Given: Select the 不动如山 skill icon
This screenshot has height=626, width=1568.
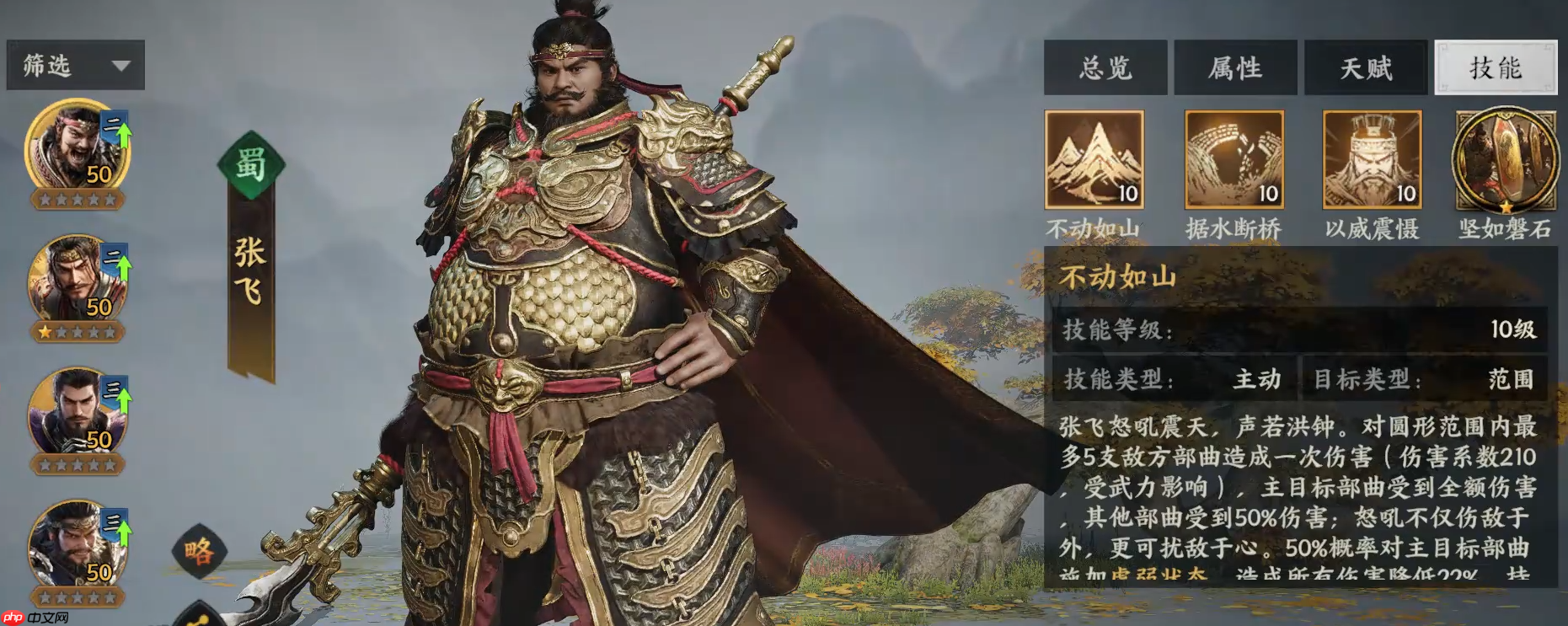Looking at the screenshot, I should coord(1094,160).
